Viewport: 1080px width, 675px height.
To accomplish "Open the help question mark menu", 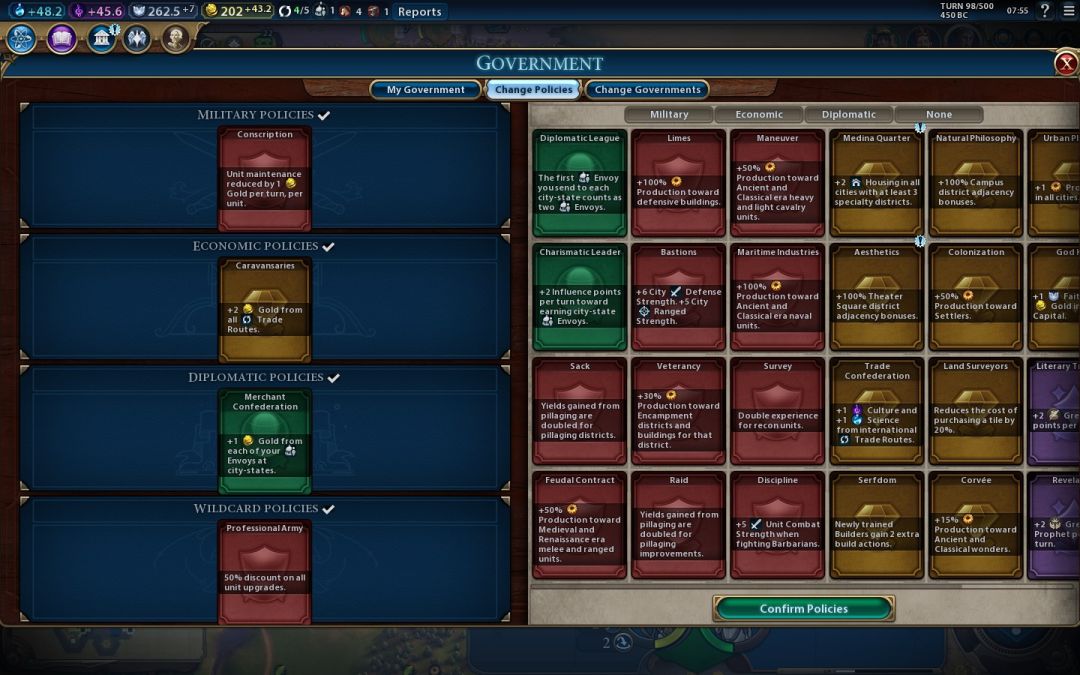I will pos(1045,11).
